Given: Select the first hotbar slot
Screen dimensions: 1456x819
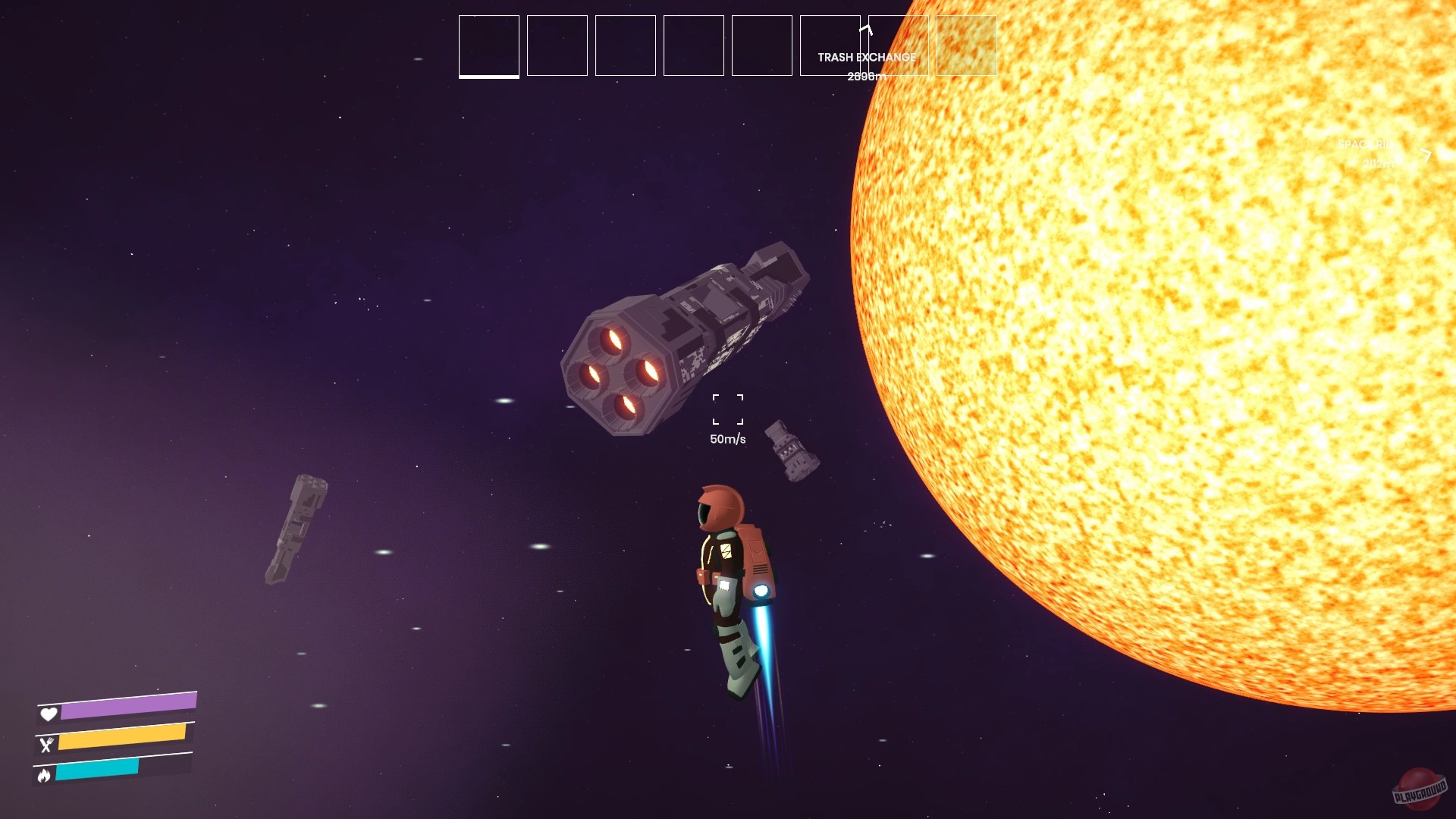Looking at the screenshot, I should (488, 45).
